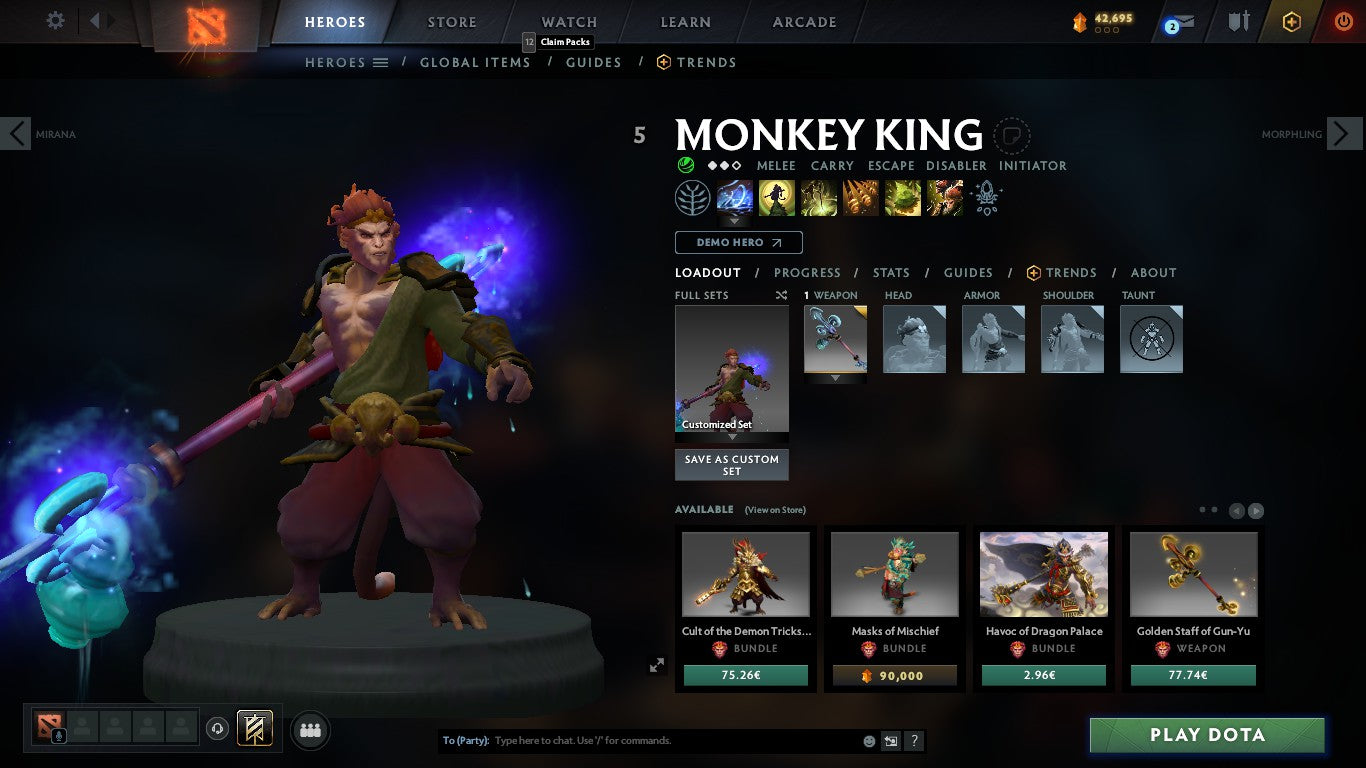Open the Armory shield-and-sword icon

1238,22
